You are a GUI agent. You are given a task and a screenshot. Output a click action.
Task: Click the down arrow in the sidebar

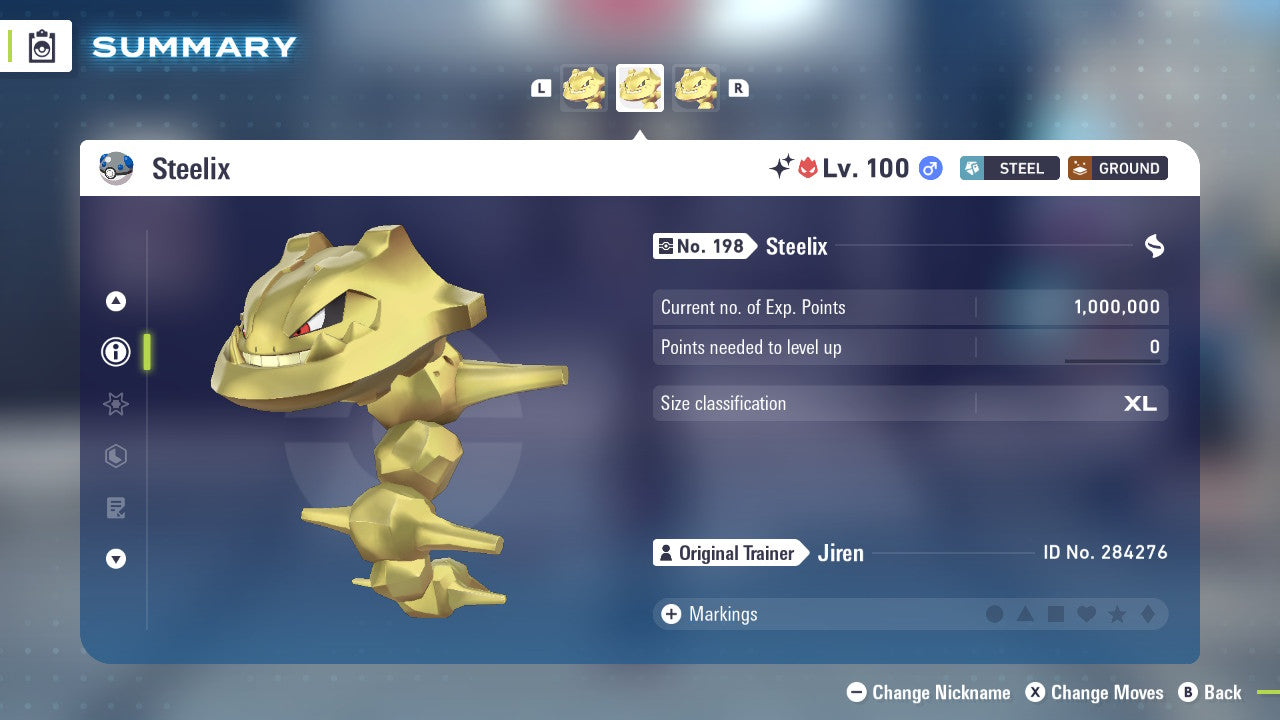point(115,559)
